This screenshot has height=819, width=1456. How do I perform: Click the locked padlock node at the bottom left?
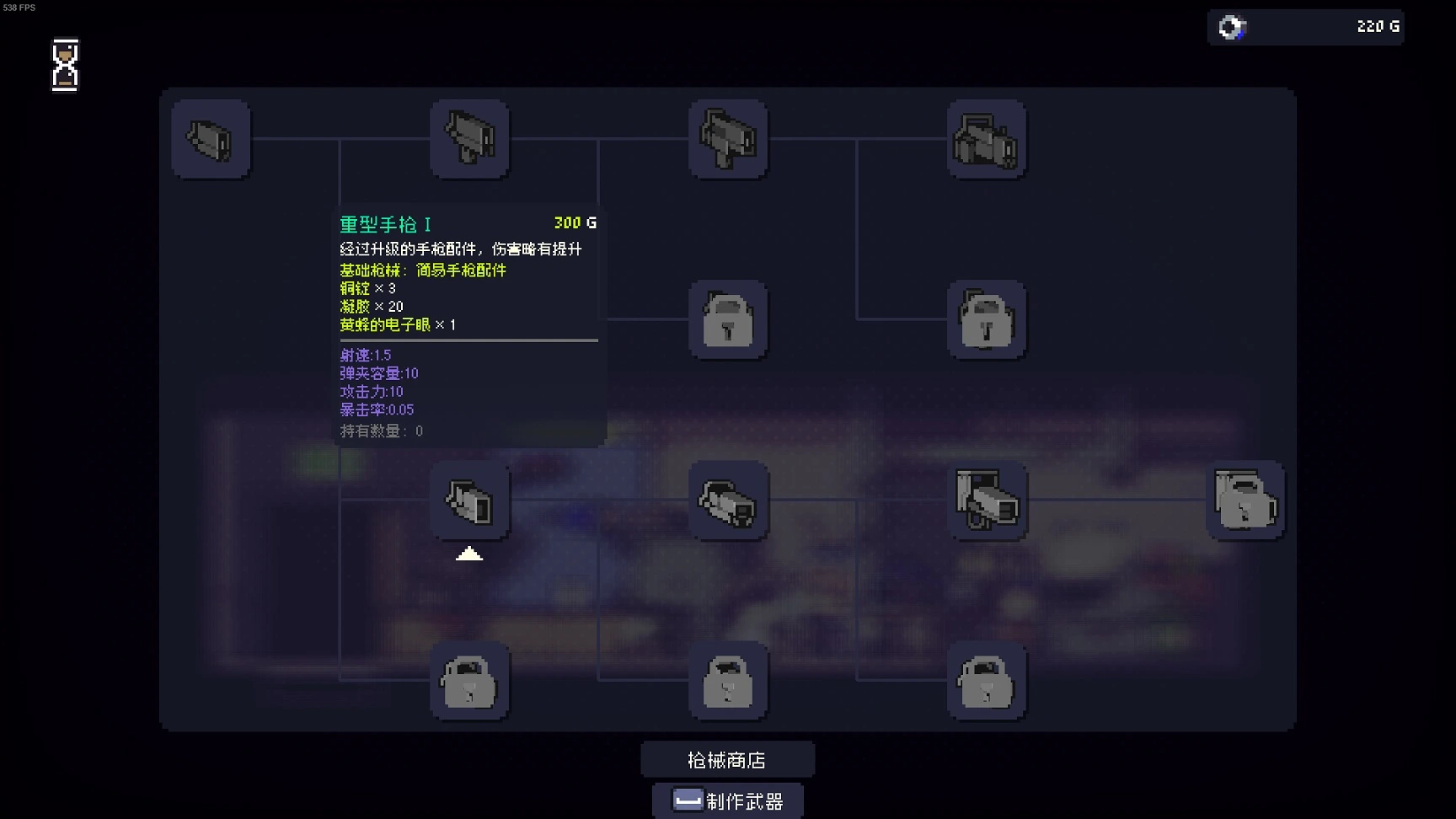pos(469,682)
